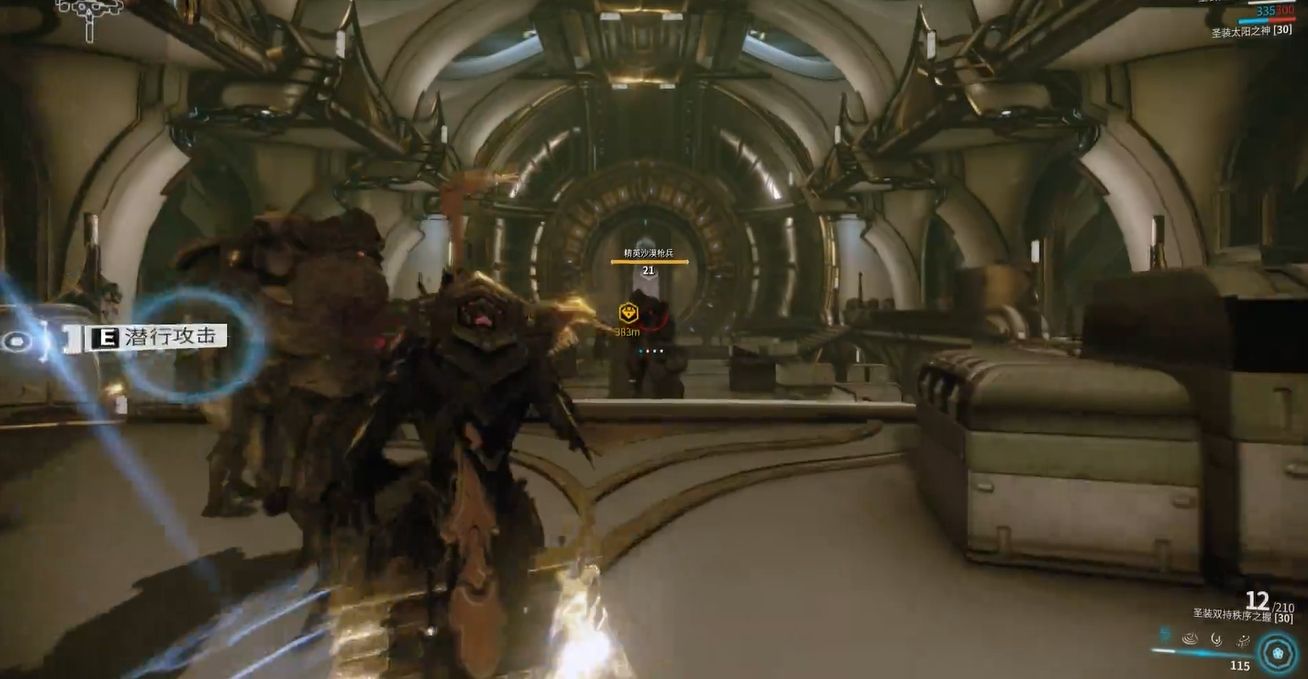Trigger the crescent swirl ability icon

[1216, 637]
